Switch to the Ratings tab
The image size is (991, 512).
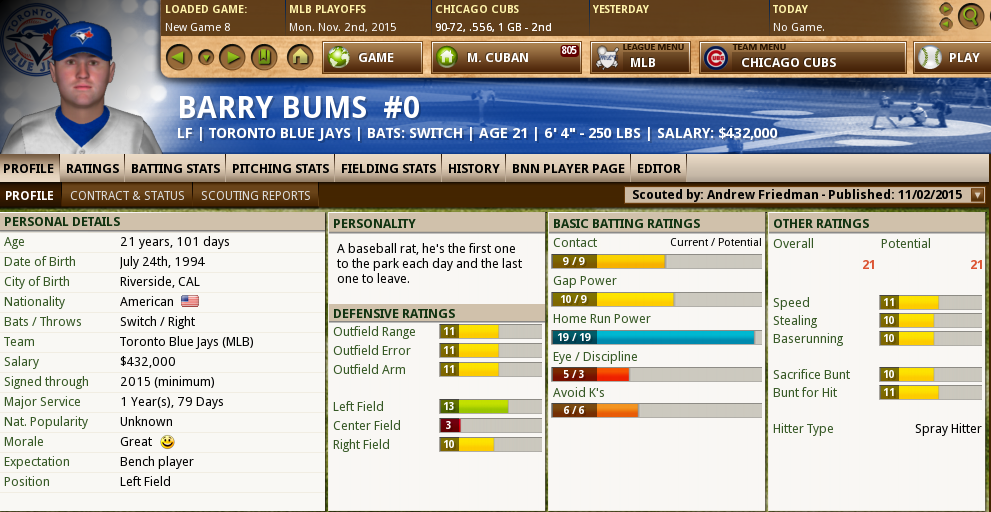point(92,168)
